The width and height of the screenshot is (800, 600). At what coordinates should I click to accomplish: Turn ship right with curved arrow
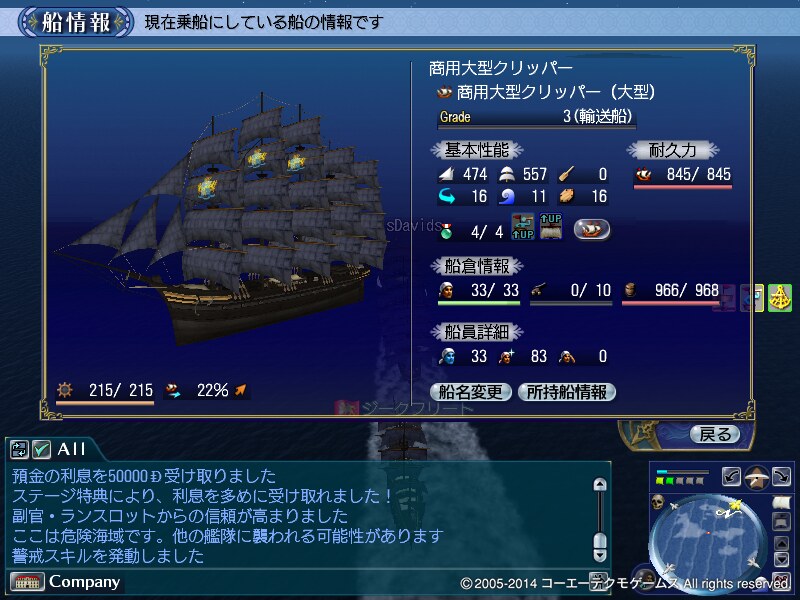781,476
